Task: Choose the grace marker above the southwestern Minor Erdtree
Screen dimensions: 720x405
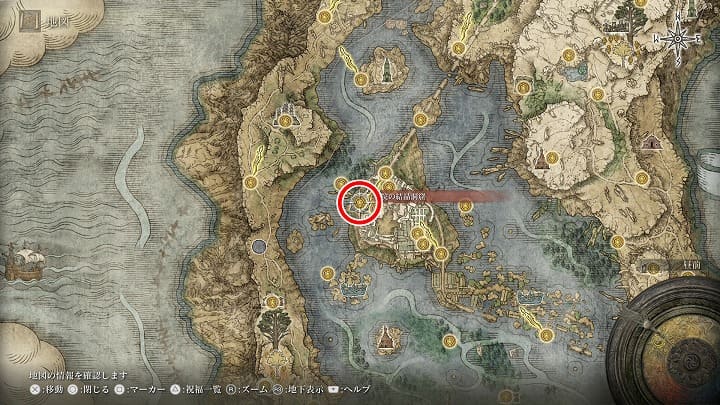Action: tap(270, 300)
